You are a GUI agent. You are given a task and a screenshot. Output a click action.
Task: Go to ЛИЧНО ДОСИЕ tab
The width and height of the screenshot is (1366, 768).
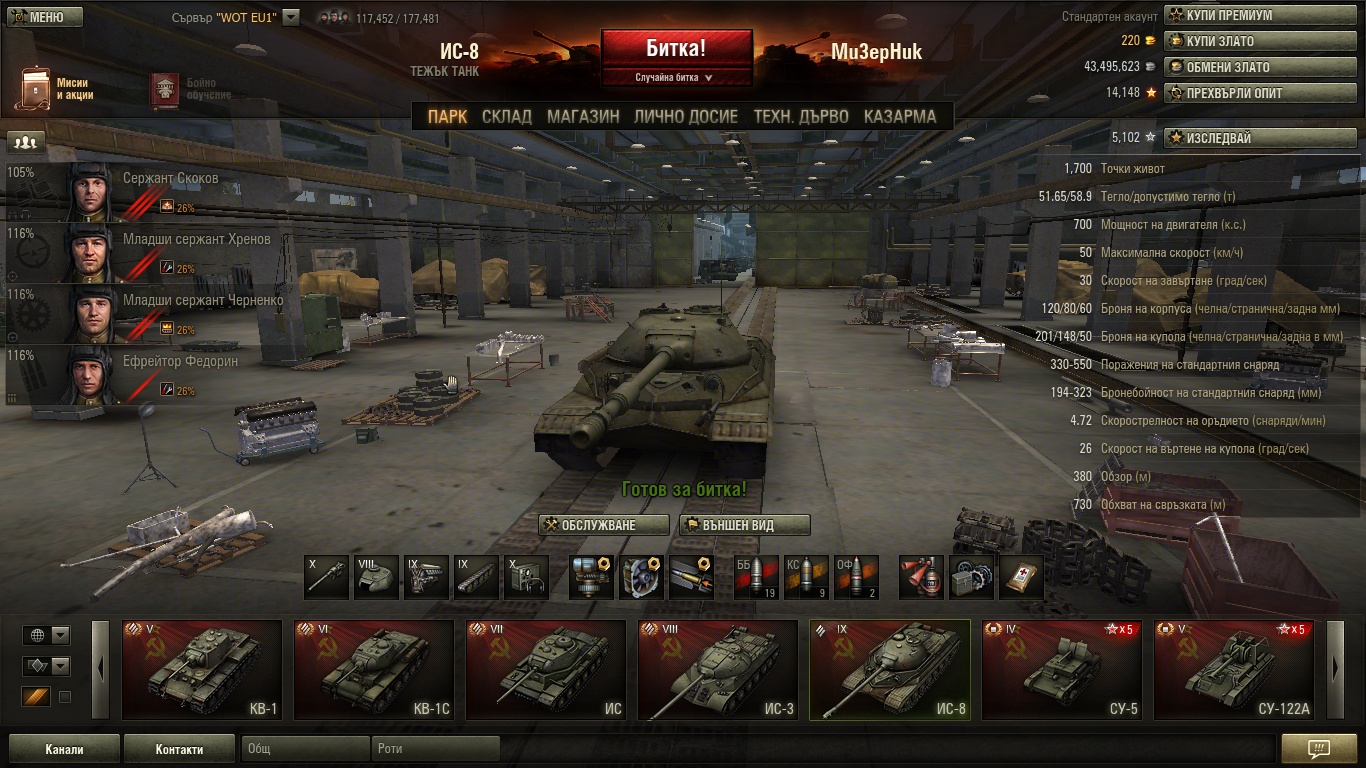tap(686, 116)
